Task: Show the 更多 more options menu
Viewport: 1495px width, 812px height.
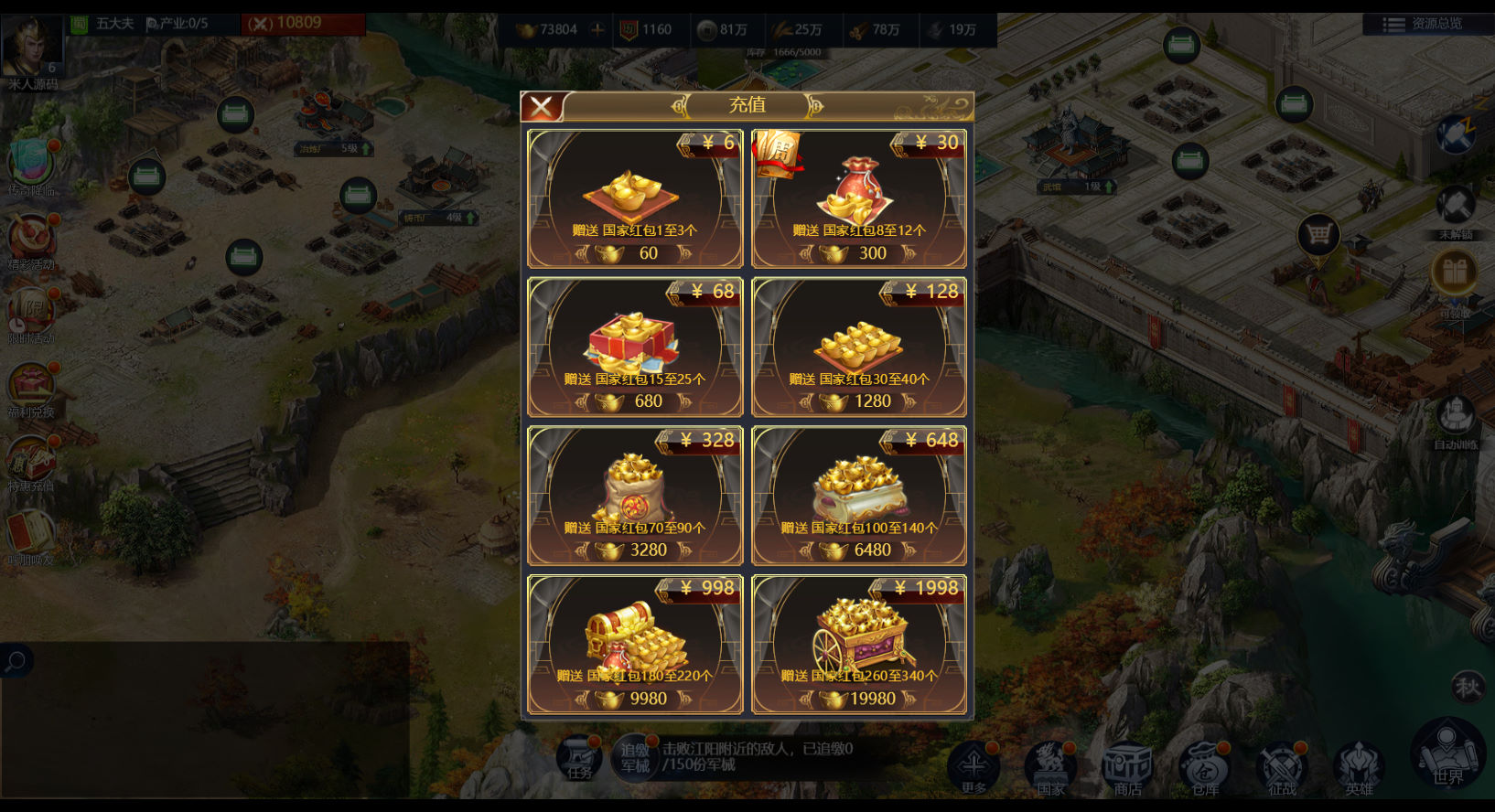Action: [x=973, y=766]
